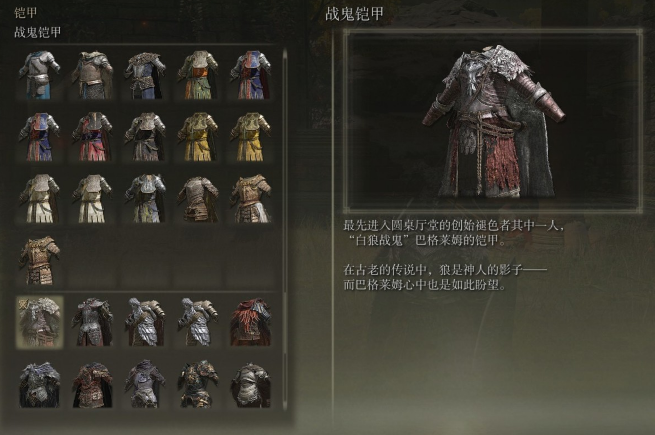
Task: Select the brown leather armor without a tabard
Action: point(197,198)
